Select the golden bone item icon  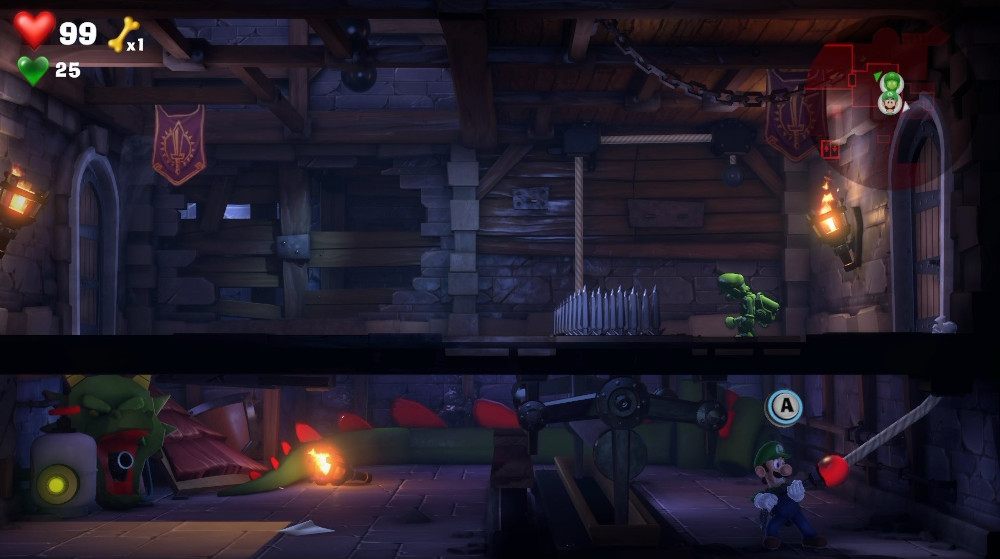(x=121, y=35)
